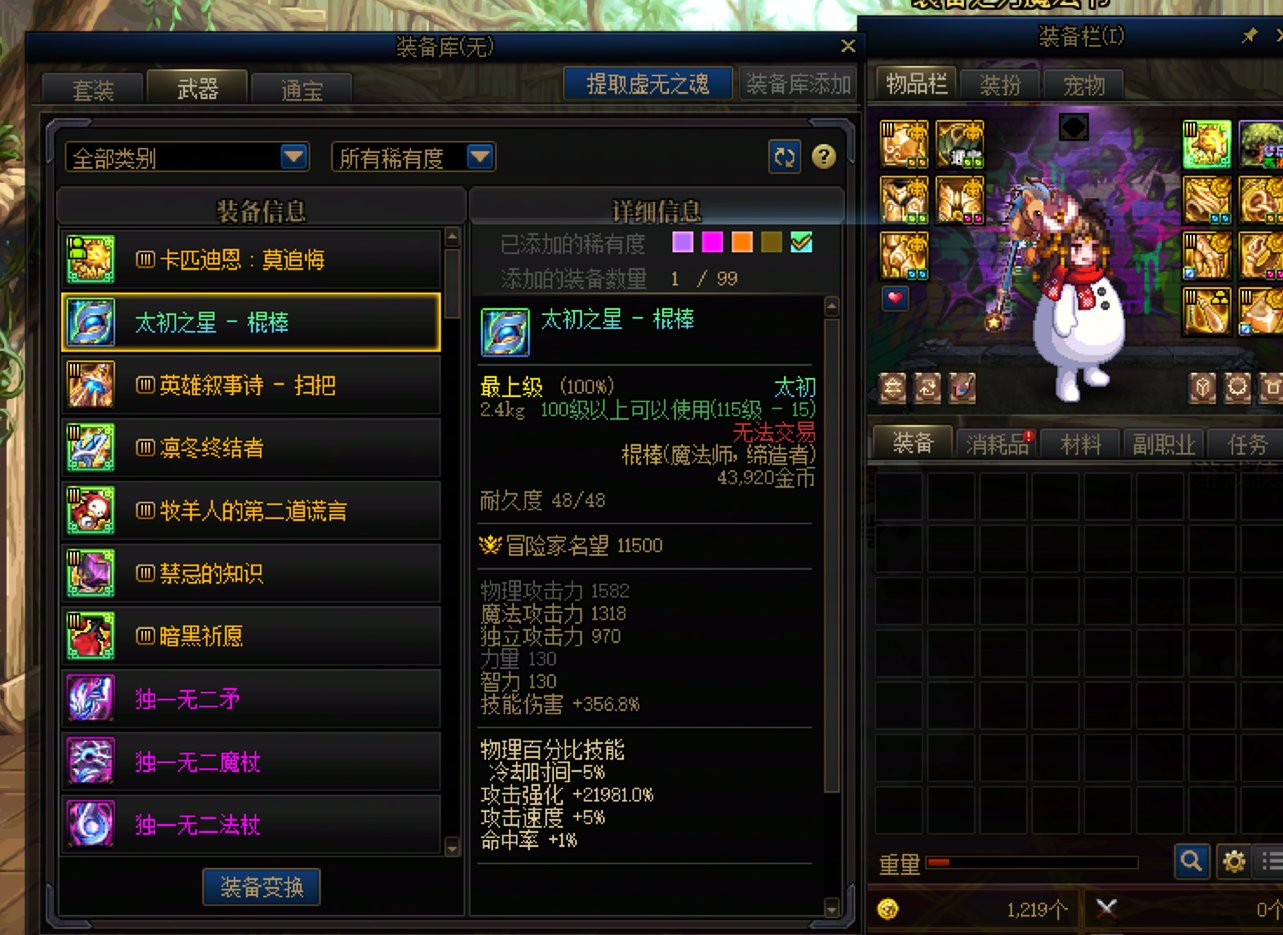Expand the 所有稀有度 dropdown arrow
This screenshot has width=1283, height=935.
(x=481, y=156)
